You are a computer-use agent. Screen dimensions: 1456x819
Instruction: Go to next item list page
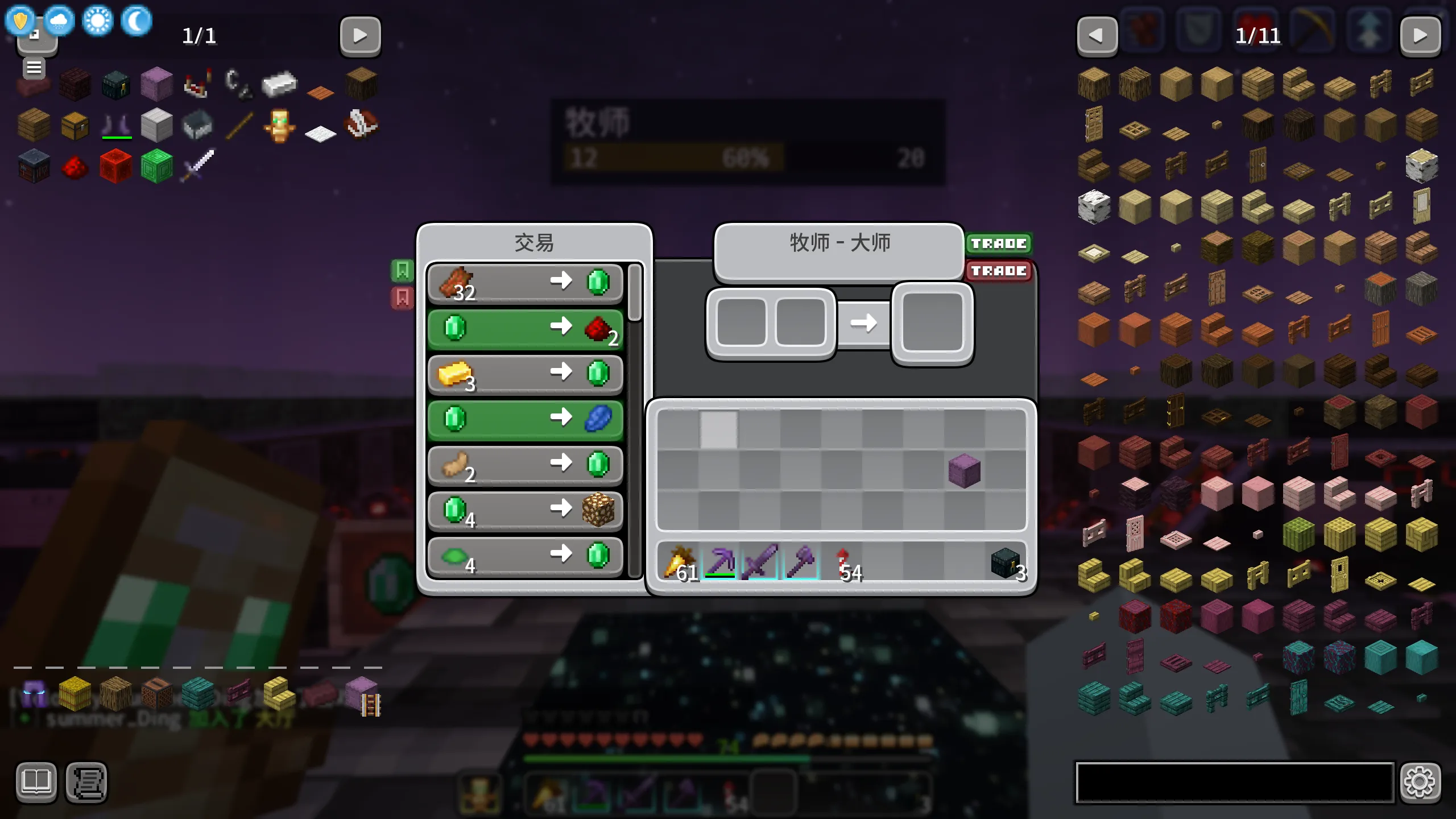[x=1420, y=36]
